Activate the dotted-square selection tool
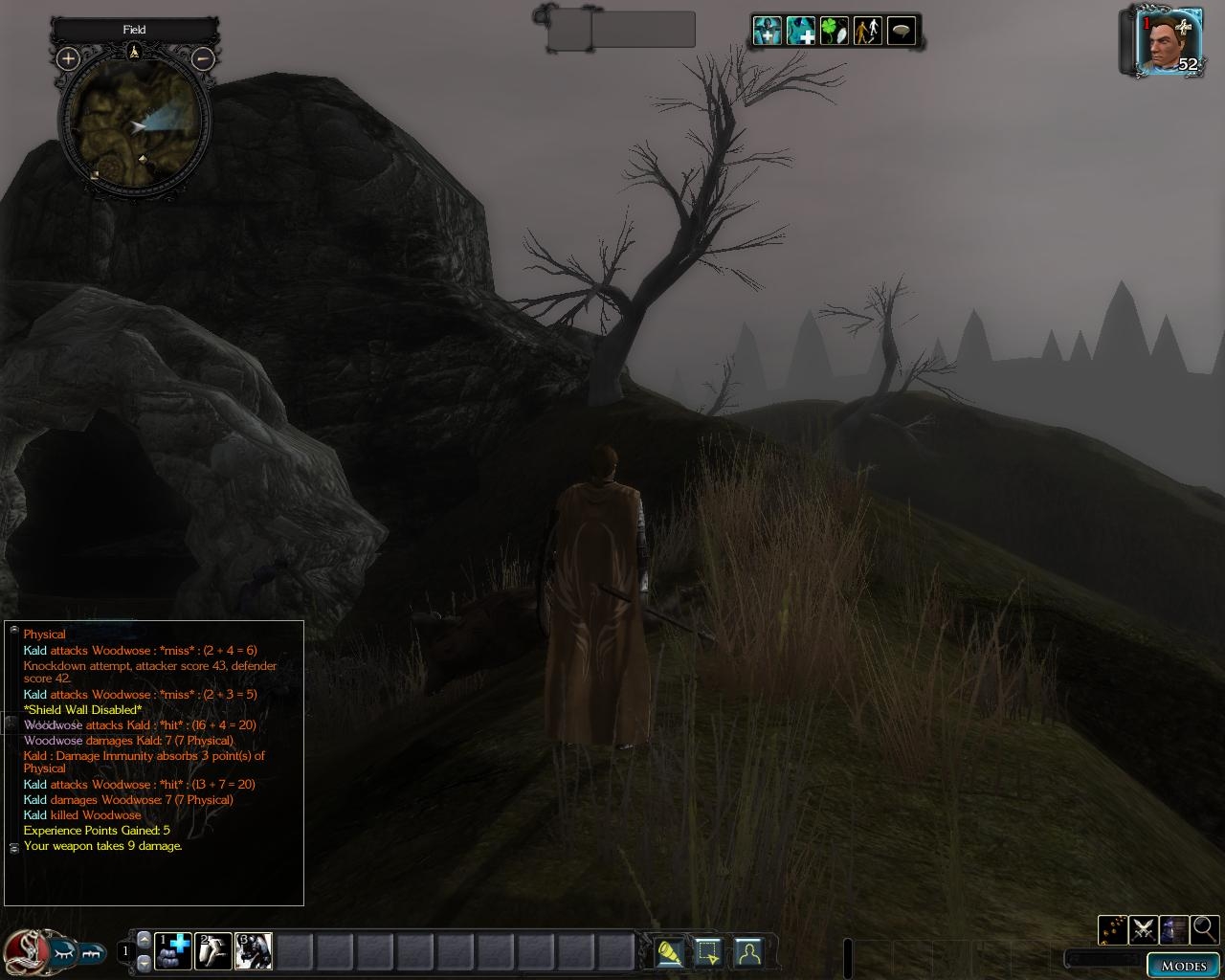 click(708, 953)
